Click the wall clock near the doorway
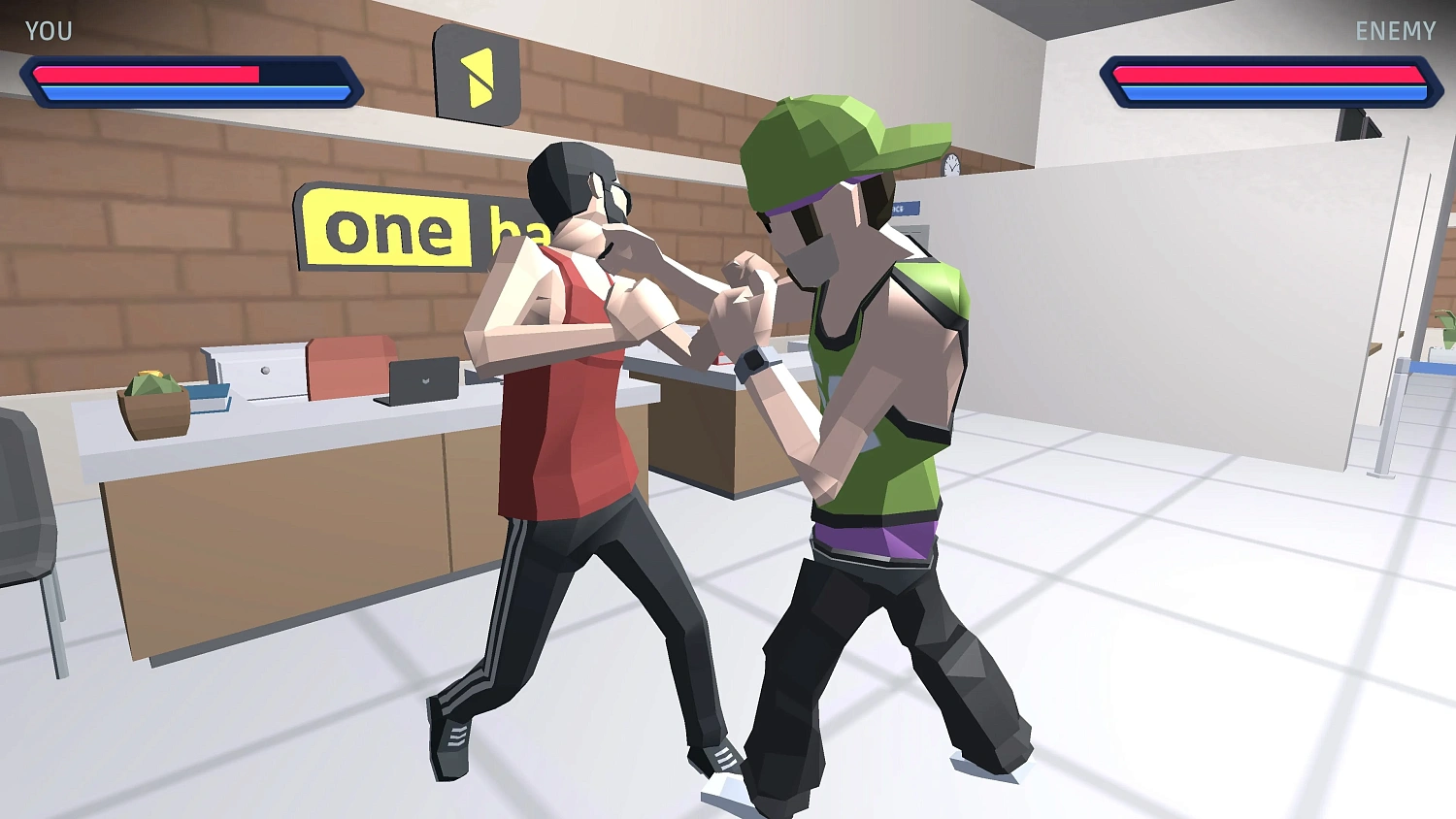1456x819 pixels. point(951,165)
